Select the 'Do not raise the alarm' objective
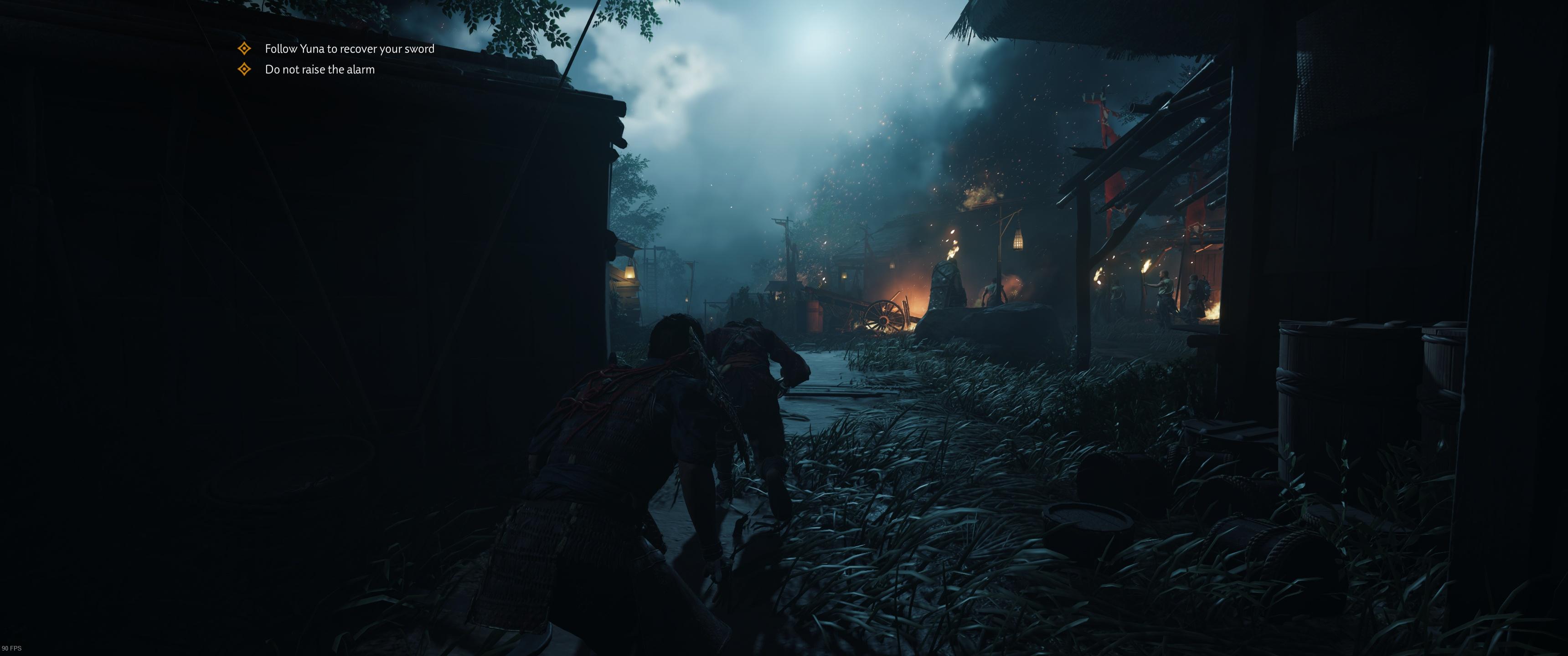 coord(319,69)
